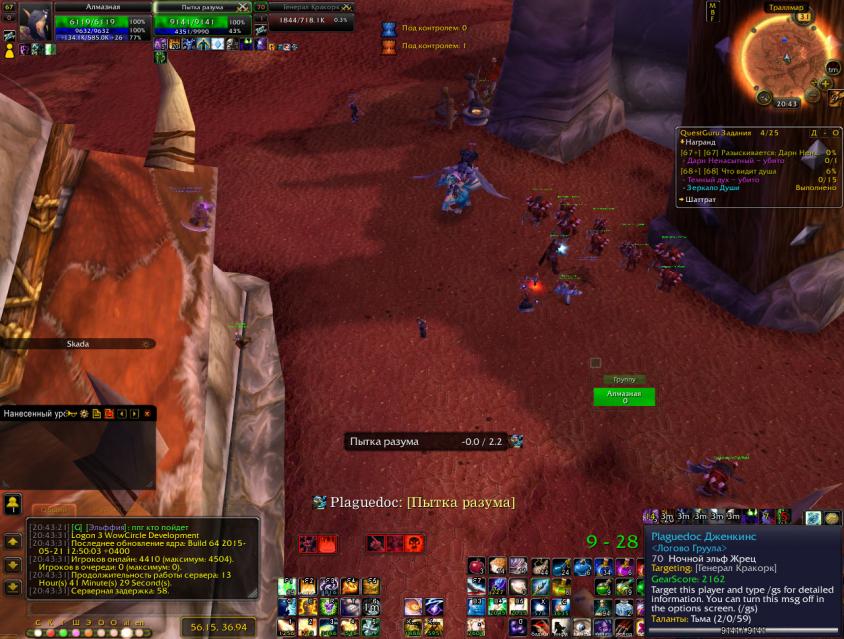Viewport: 844px width, 639px height.
Task: Click the circular minimap
Action: point(786,58)
